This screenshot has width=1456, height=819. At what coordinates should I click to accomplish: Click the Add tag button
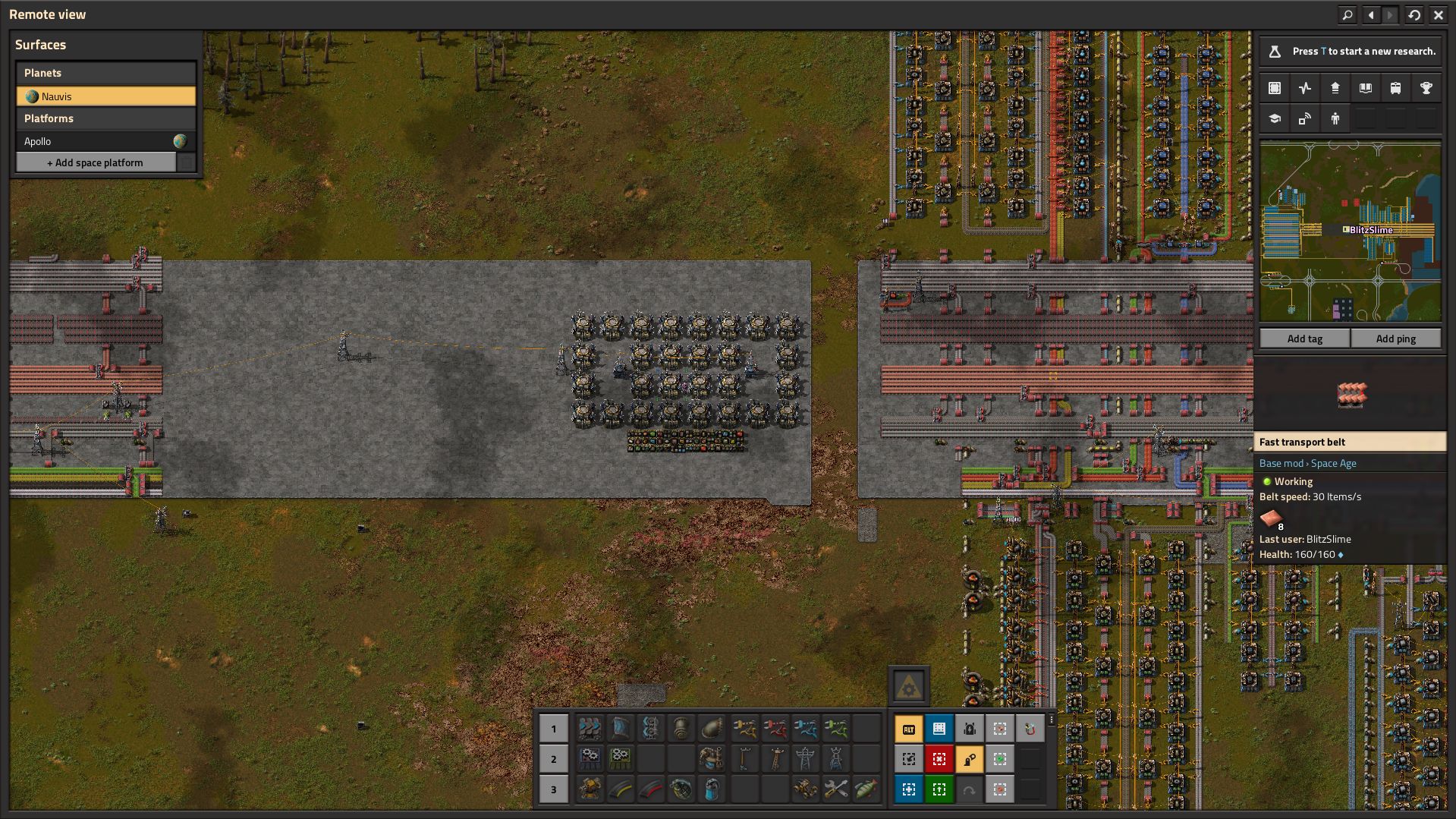click(x=1304, y=339)
